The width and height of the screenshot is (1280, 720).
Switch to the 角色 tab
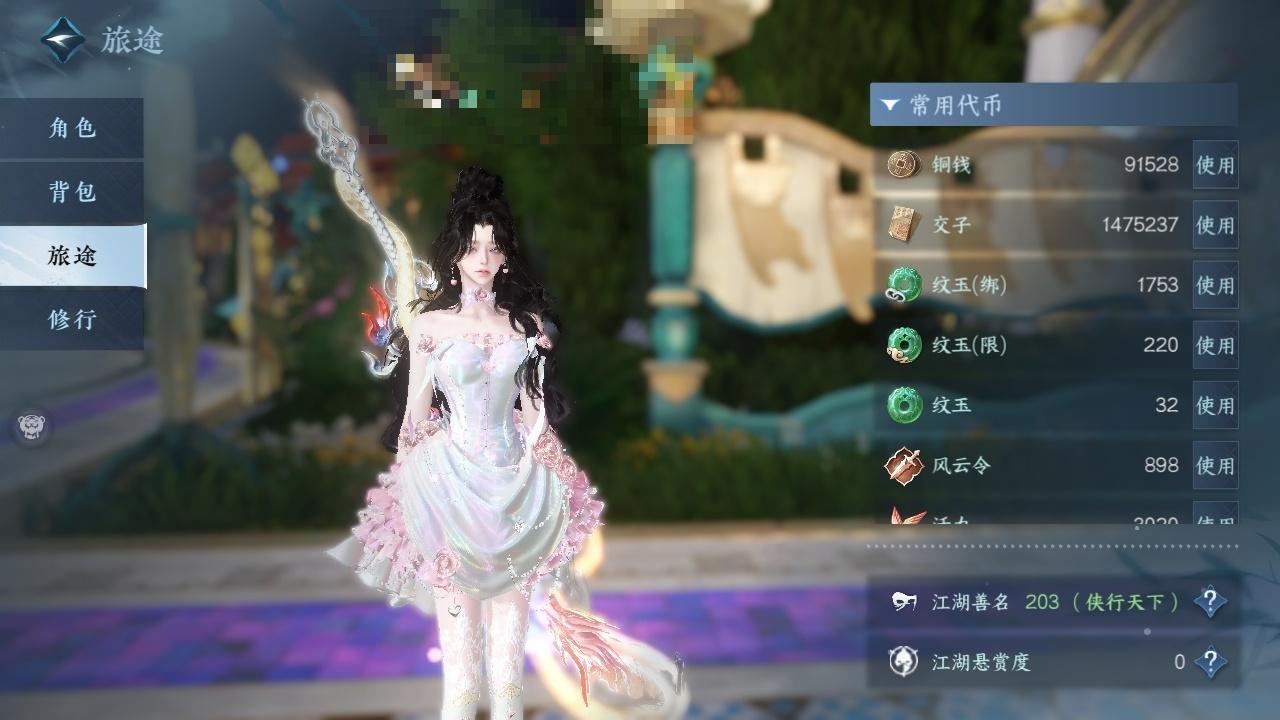tap(72, 128)
